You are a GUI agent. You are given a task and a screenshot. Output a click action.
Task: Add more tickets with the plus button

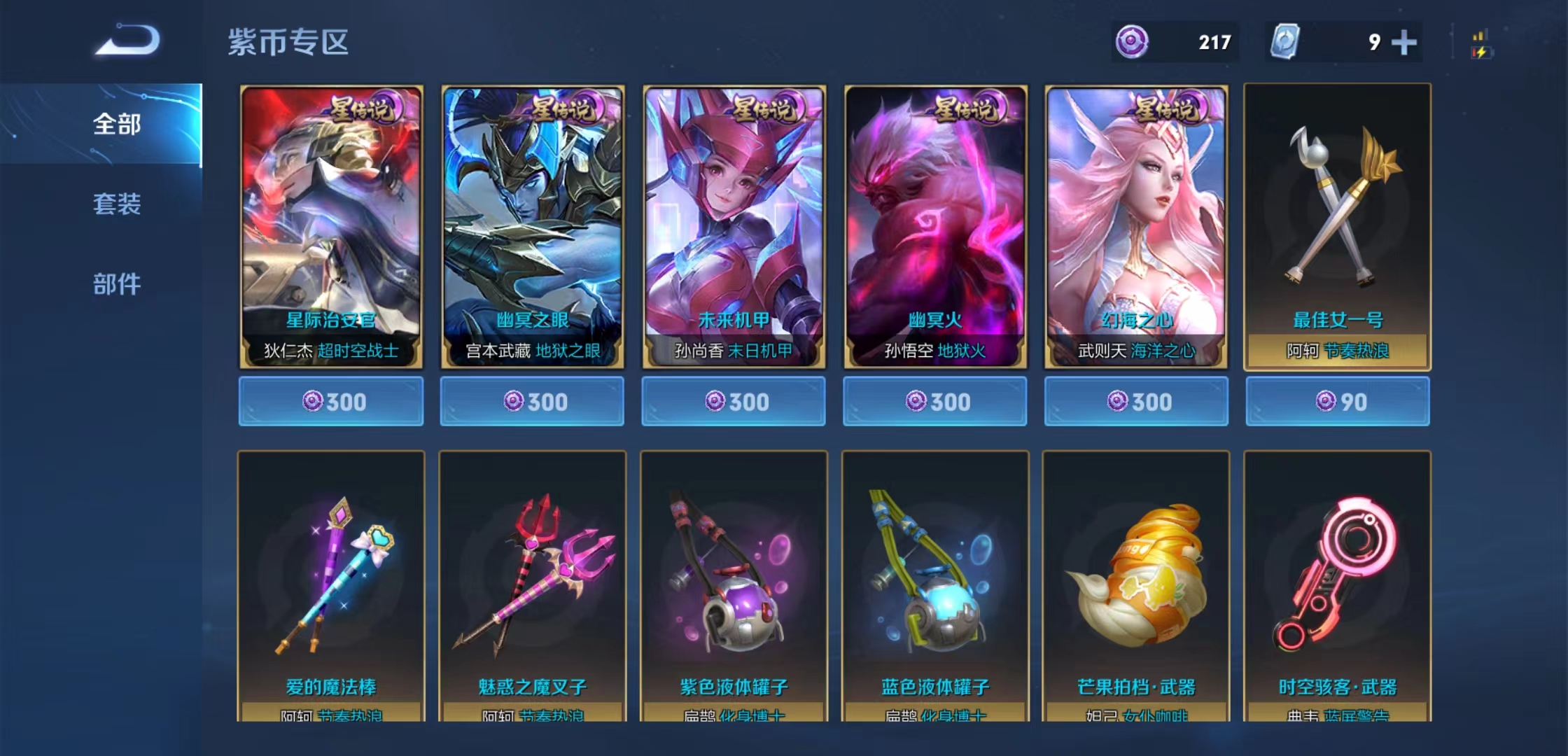tap(1403, 43)
